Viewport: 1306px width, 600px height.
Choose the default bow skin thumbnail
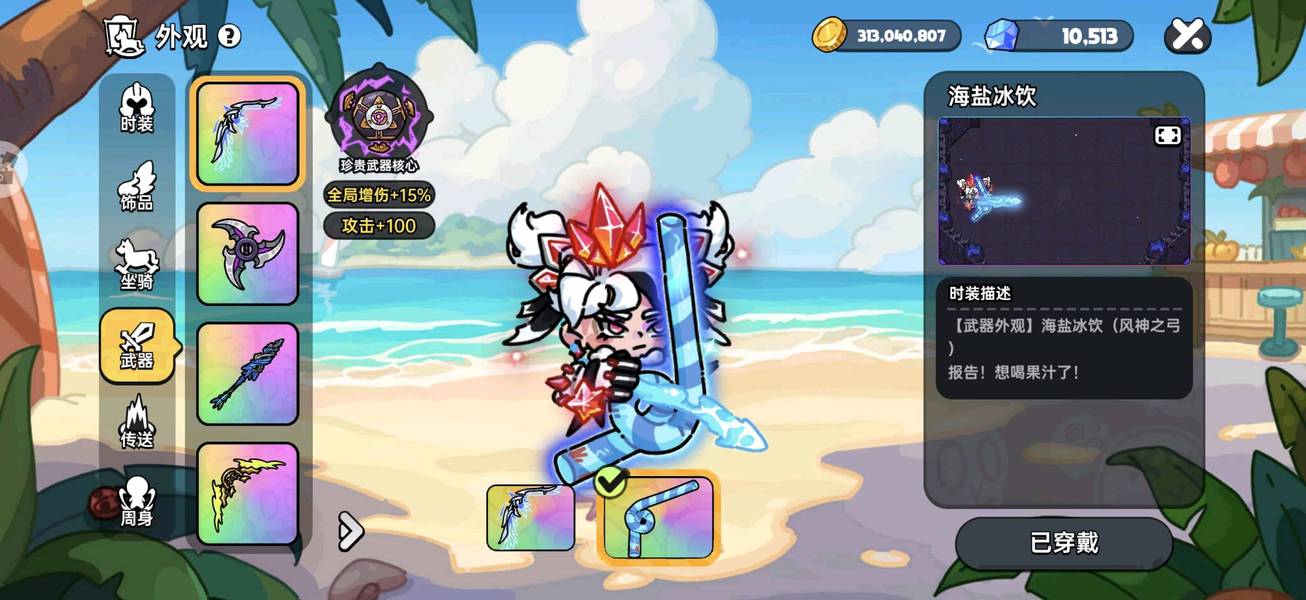pyautogui.click(x=530, y=518)
